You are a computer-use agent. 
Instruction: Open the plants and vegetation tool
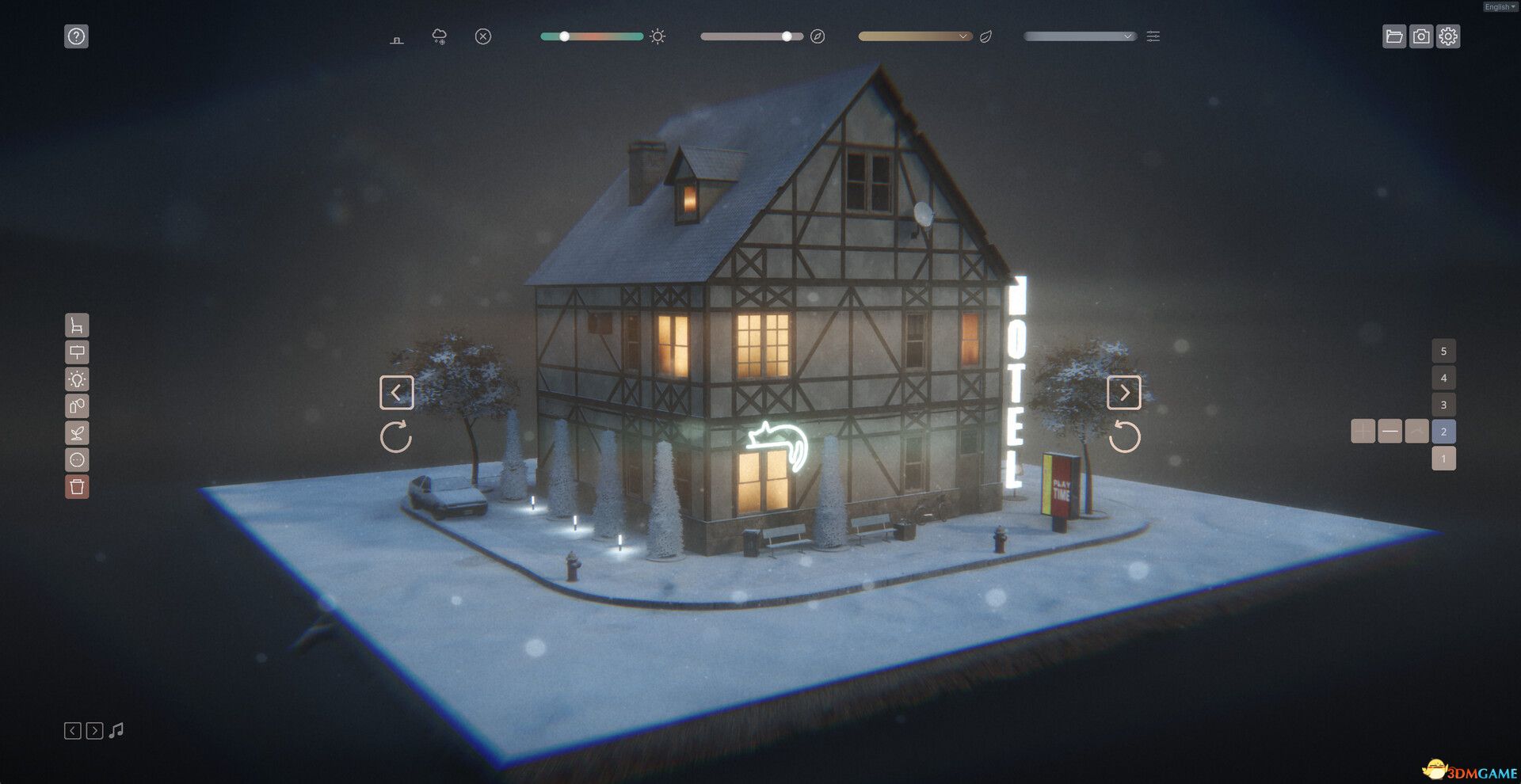click(77, 433)
